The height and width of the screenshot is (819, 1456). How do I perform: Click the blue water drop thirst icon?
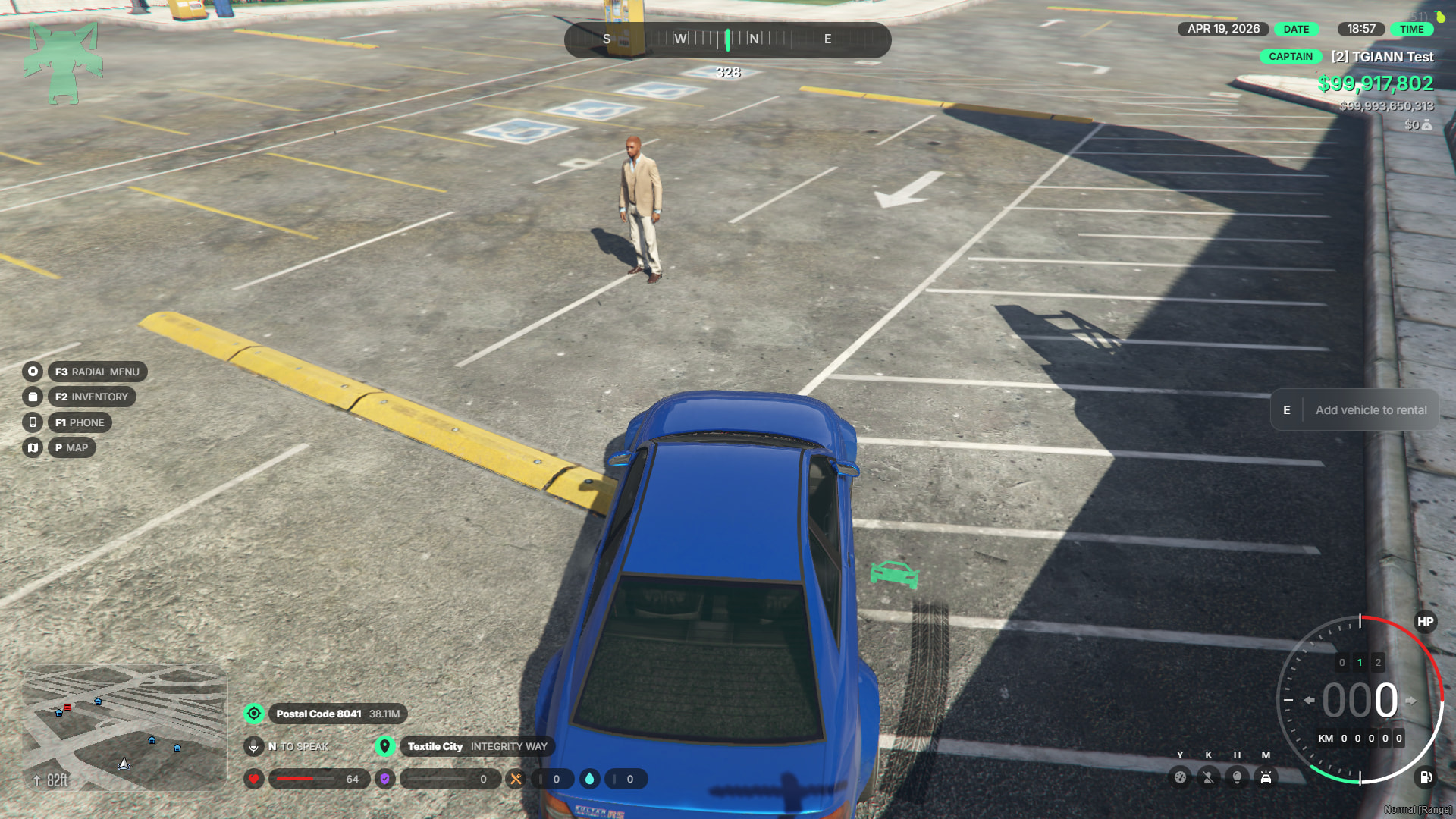coord(590,779)
